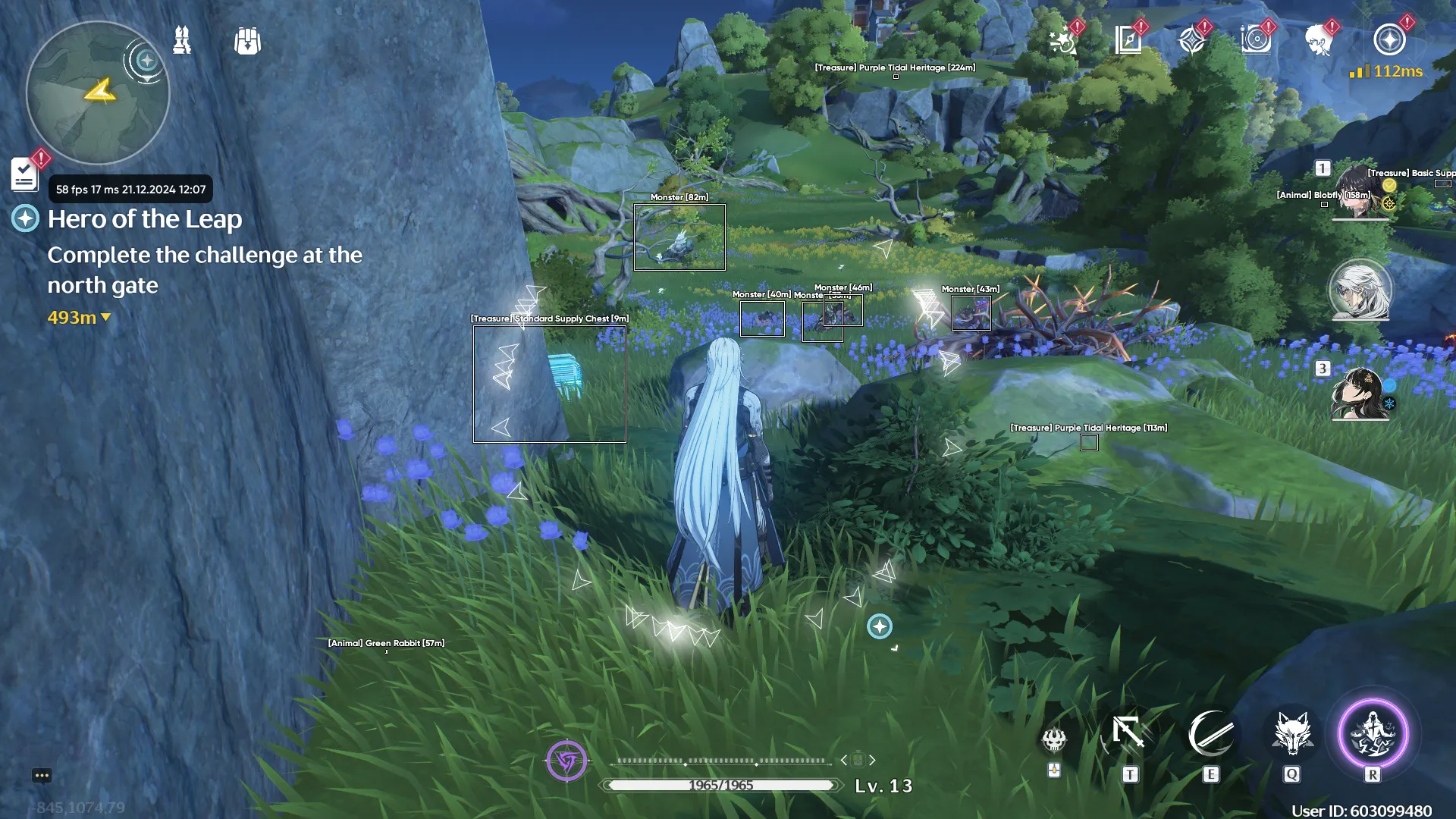Activate the wolf head Echo skill

click(1292, 734)
